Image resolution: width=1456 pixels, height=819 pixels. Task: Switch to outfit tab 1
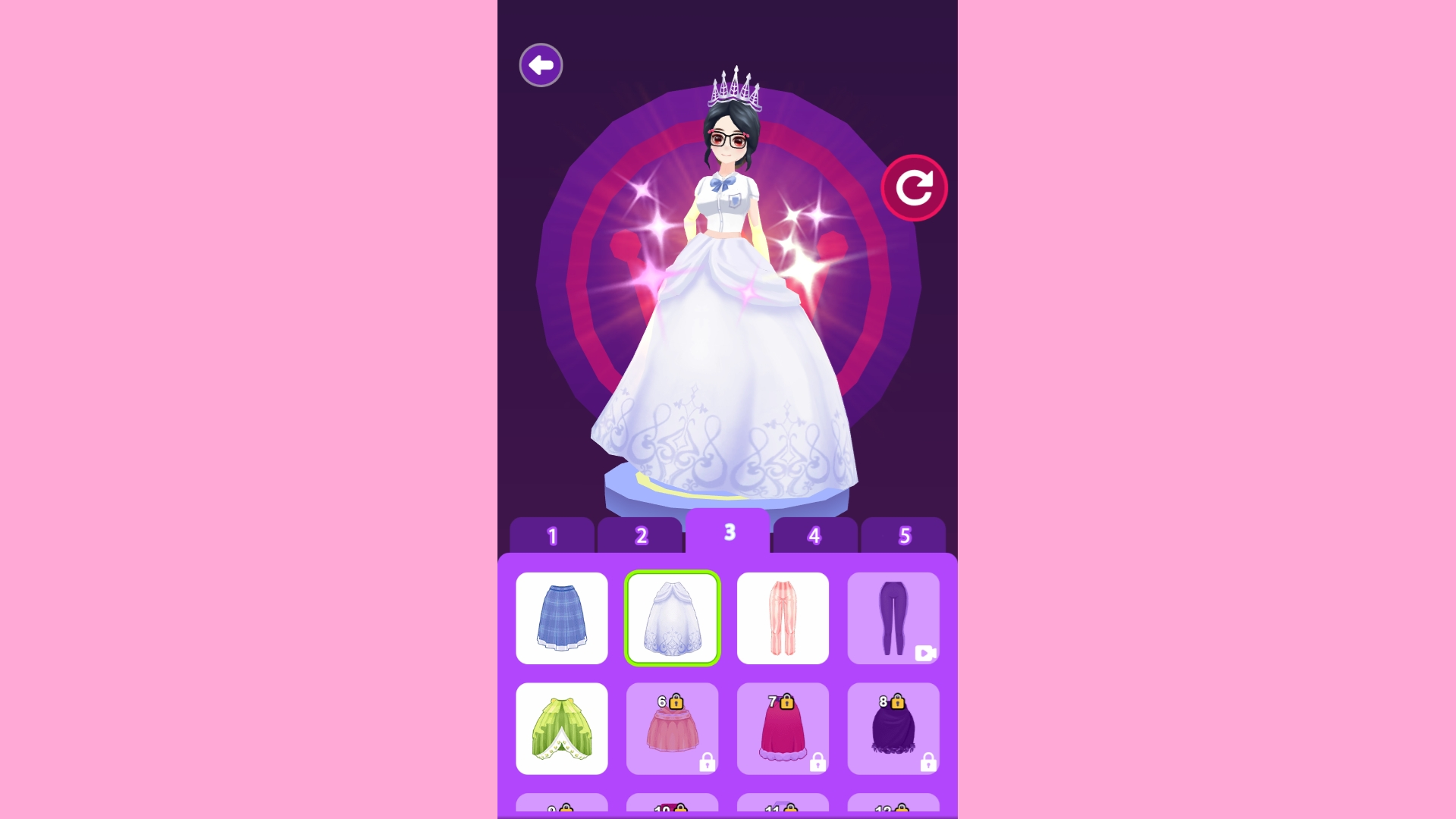pyautogui.click(x=551, y=536)
